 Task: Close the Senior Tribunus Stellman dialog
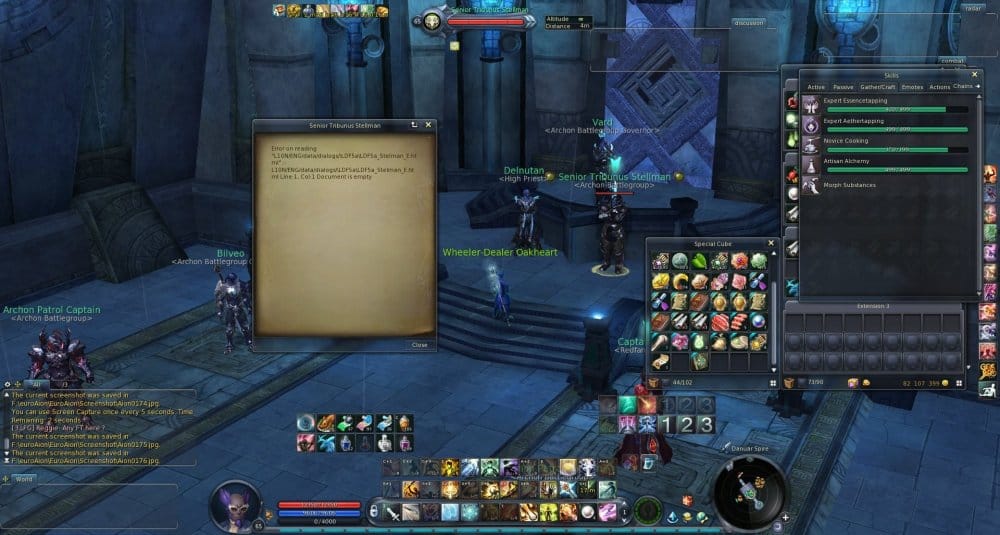pos(430,125)
